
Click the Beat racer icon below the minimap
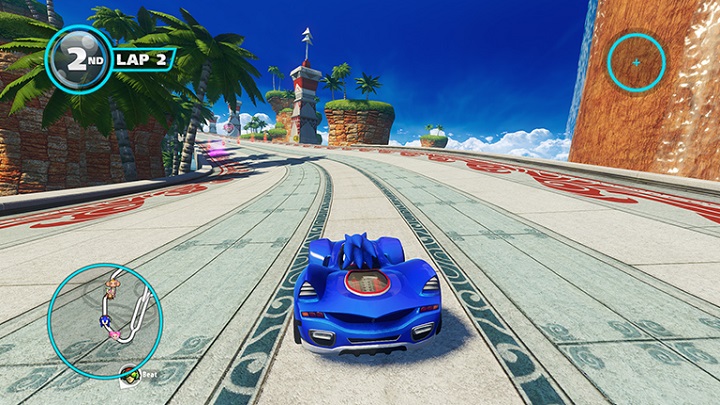(x=130, y=374)
